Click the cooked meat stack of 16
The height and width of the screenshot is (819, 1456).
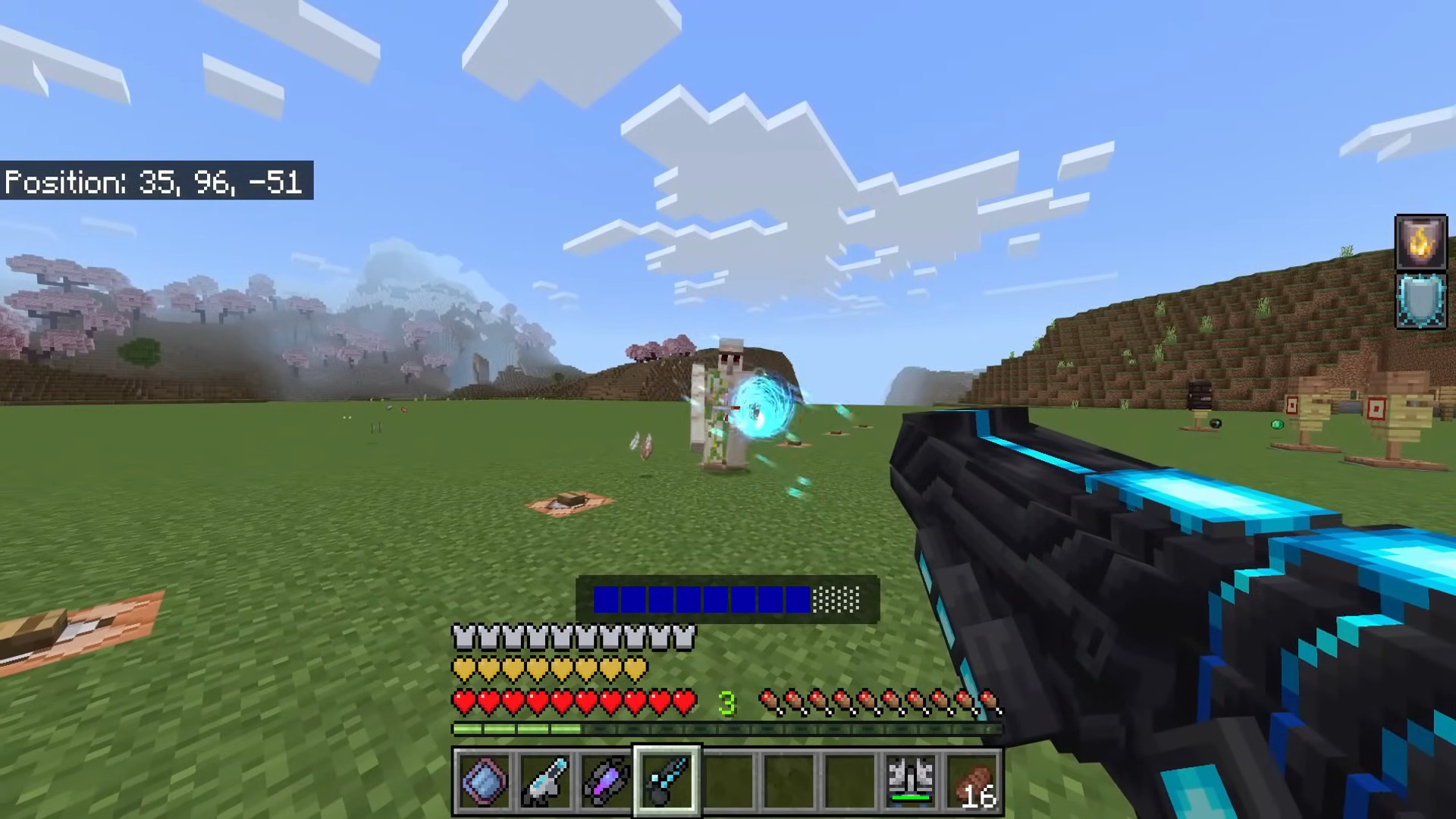[x=972, y=782]
